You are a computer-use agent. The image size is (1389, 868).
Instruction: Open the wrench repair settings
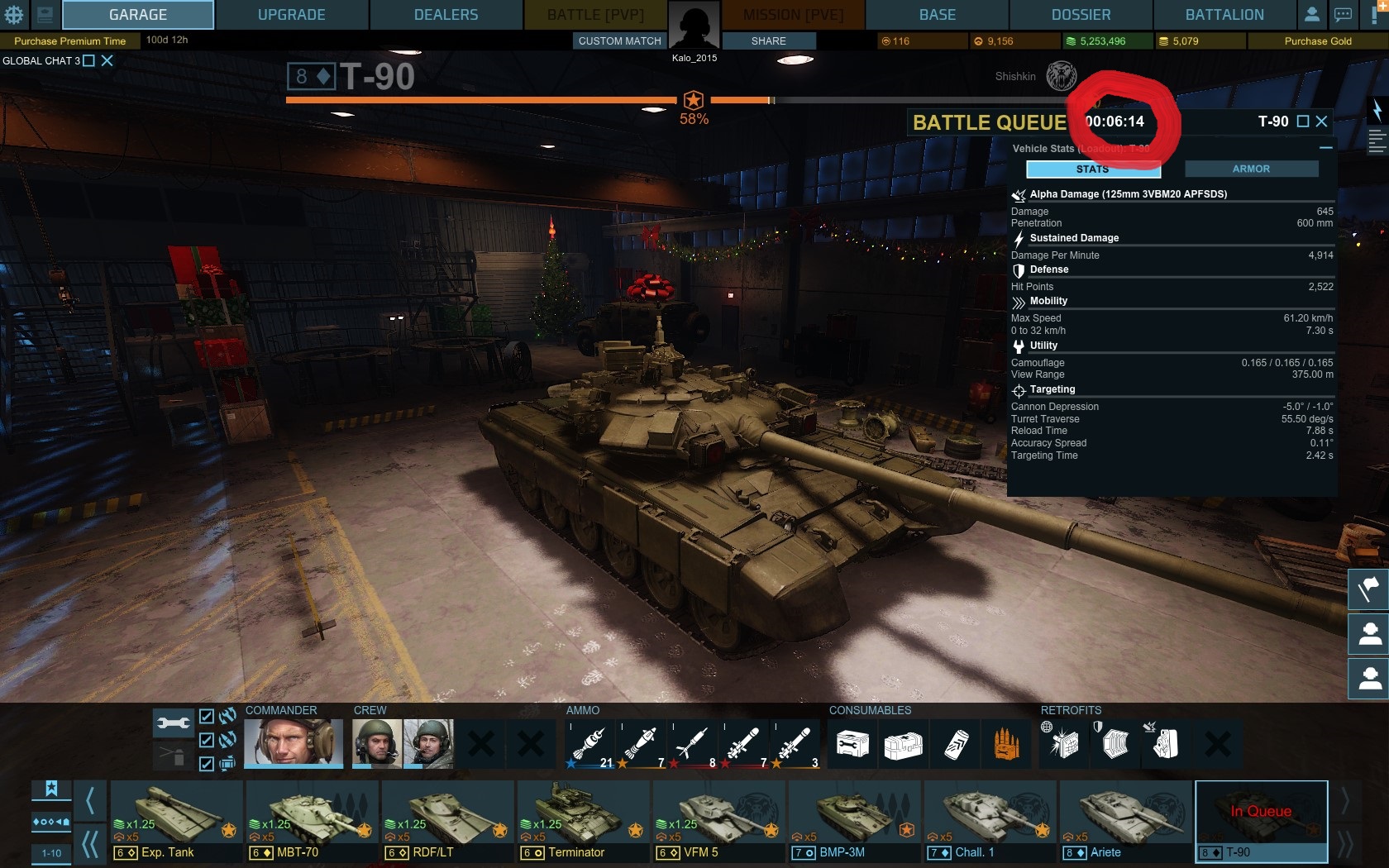click(x=173, y=723)
